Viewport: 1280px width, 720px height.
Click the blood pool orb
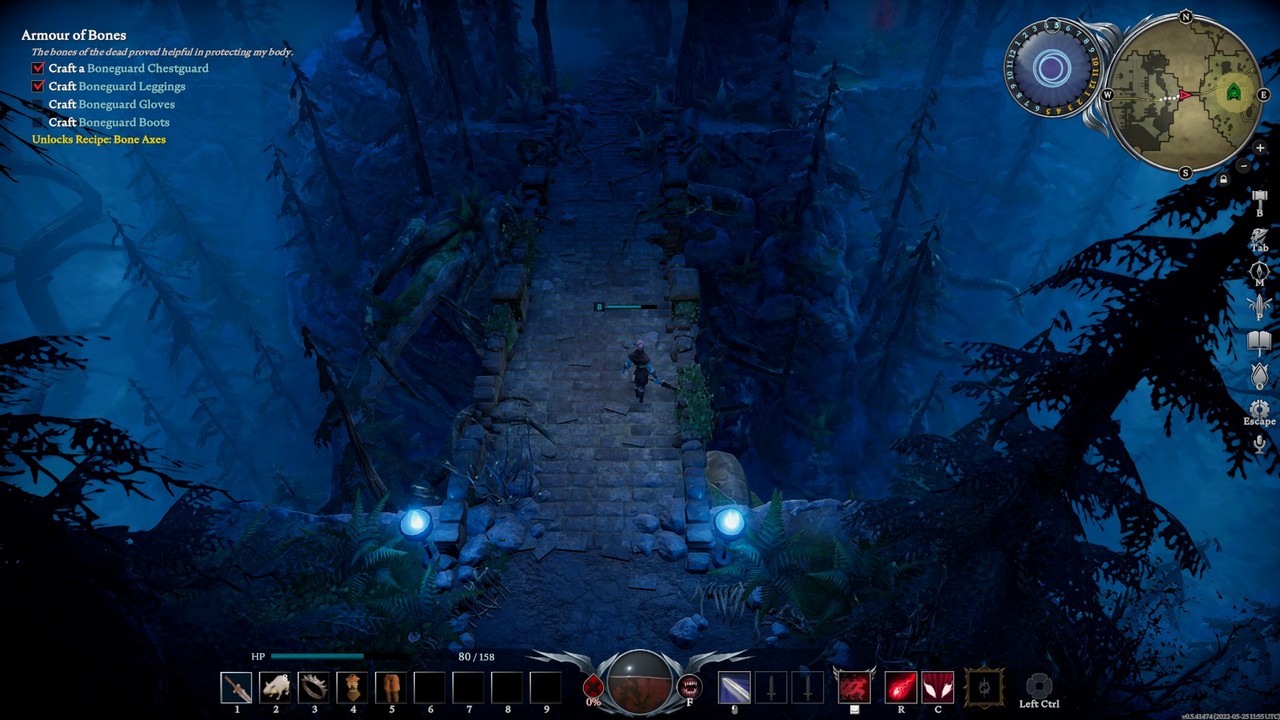point(639,684)
